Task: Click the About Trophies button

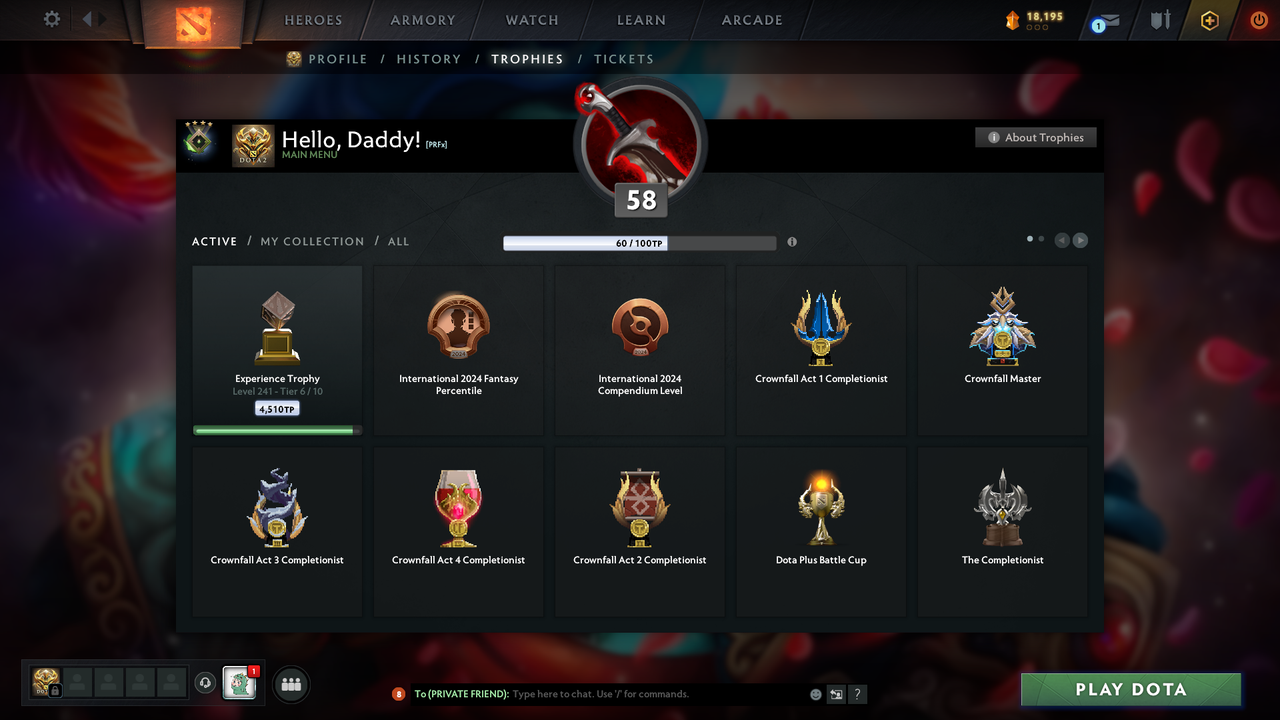Action: tap(1035, 137)
